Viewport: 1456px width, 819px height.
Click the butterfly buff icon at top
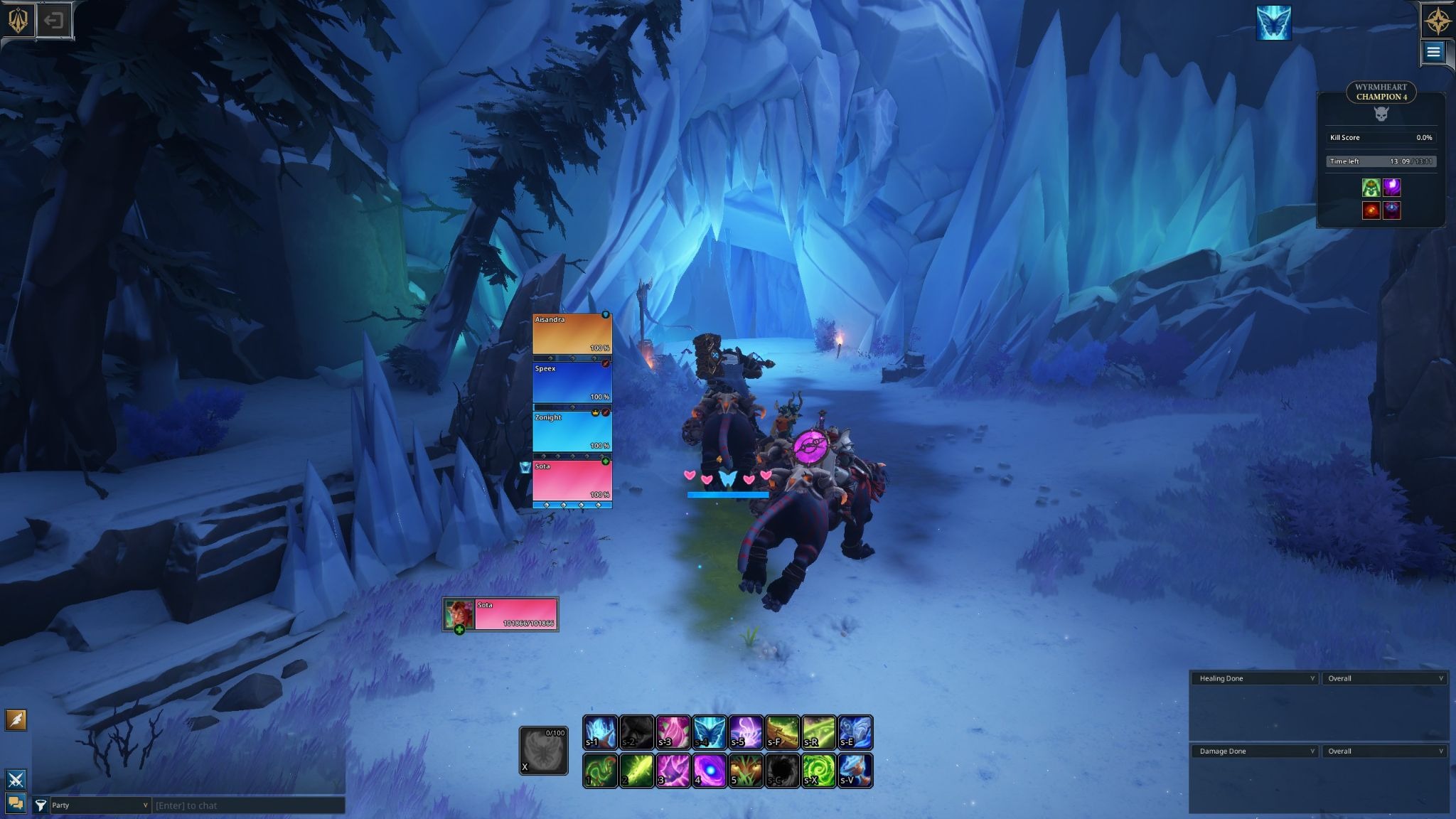[x=1273, y=23]
